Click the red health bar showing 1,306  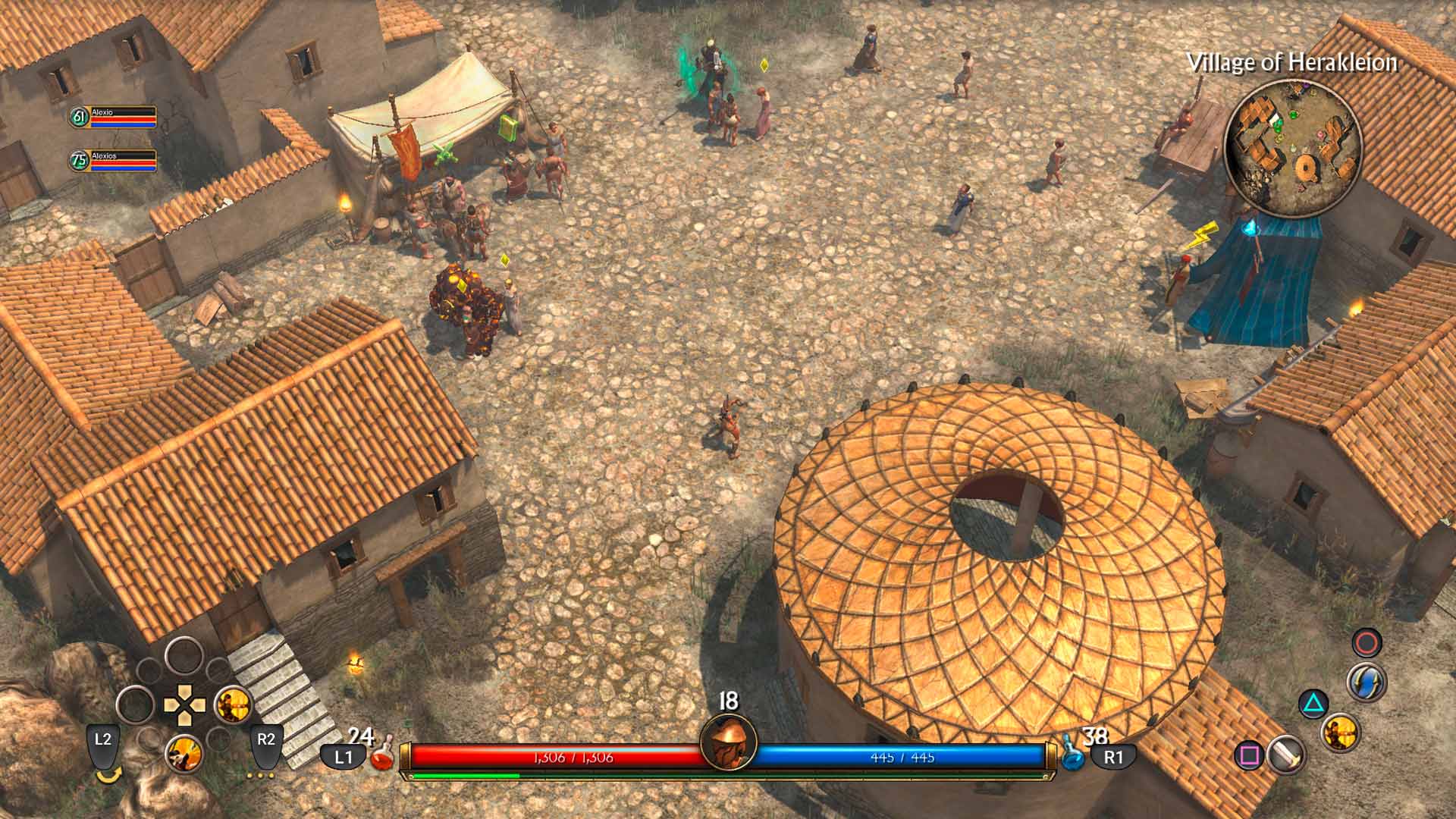pos(576,755)
